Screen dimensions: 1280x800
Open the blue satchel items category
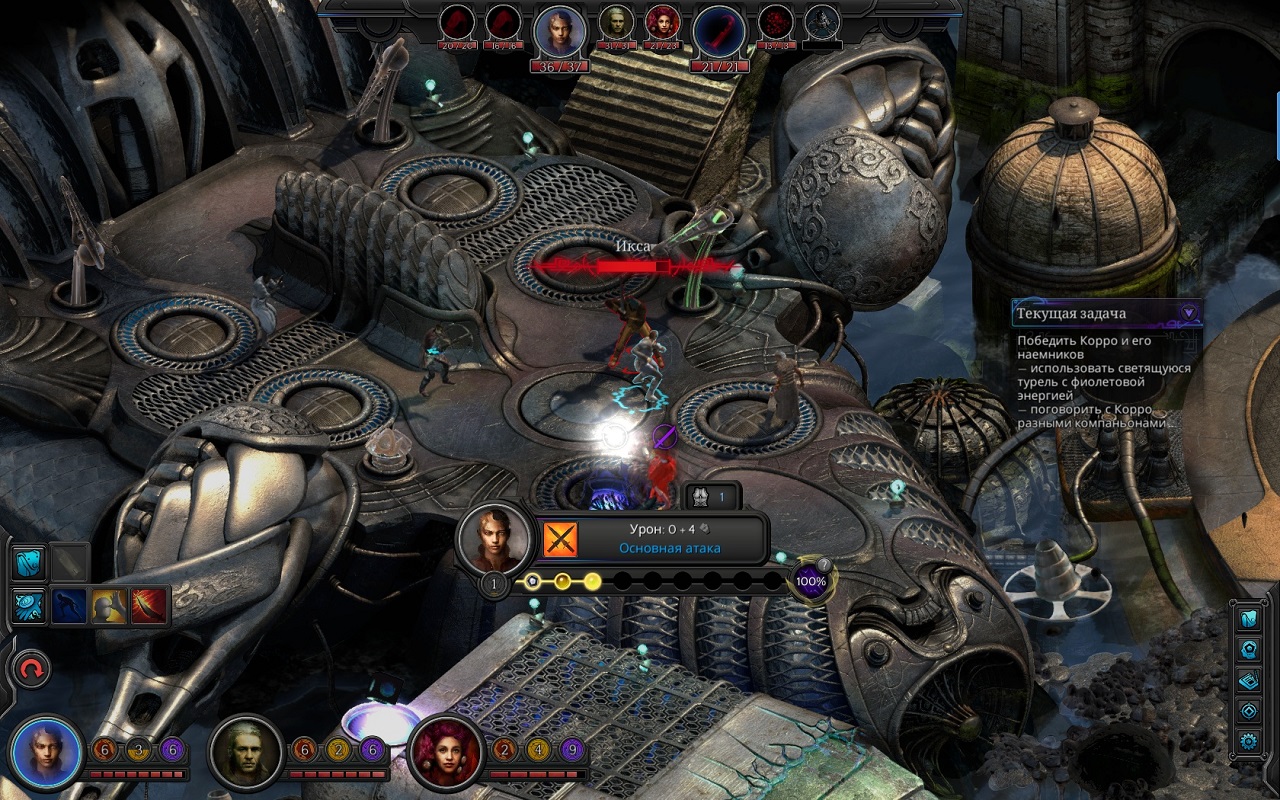click(29, 563)
